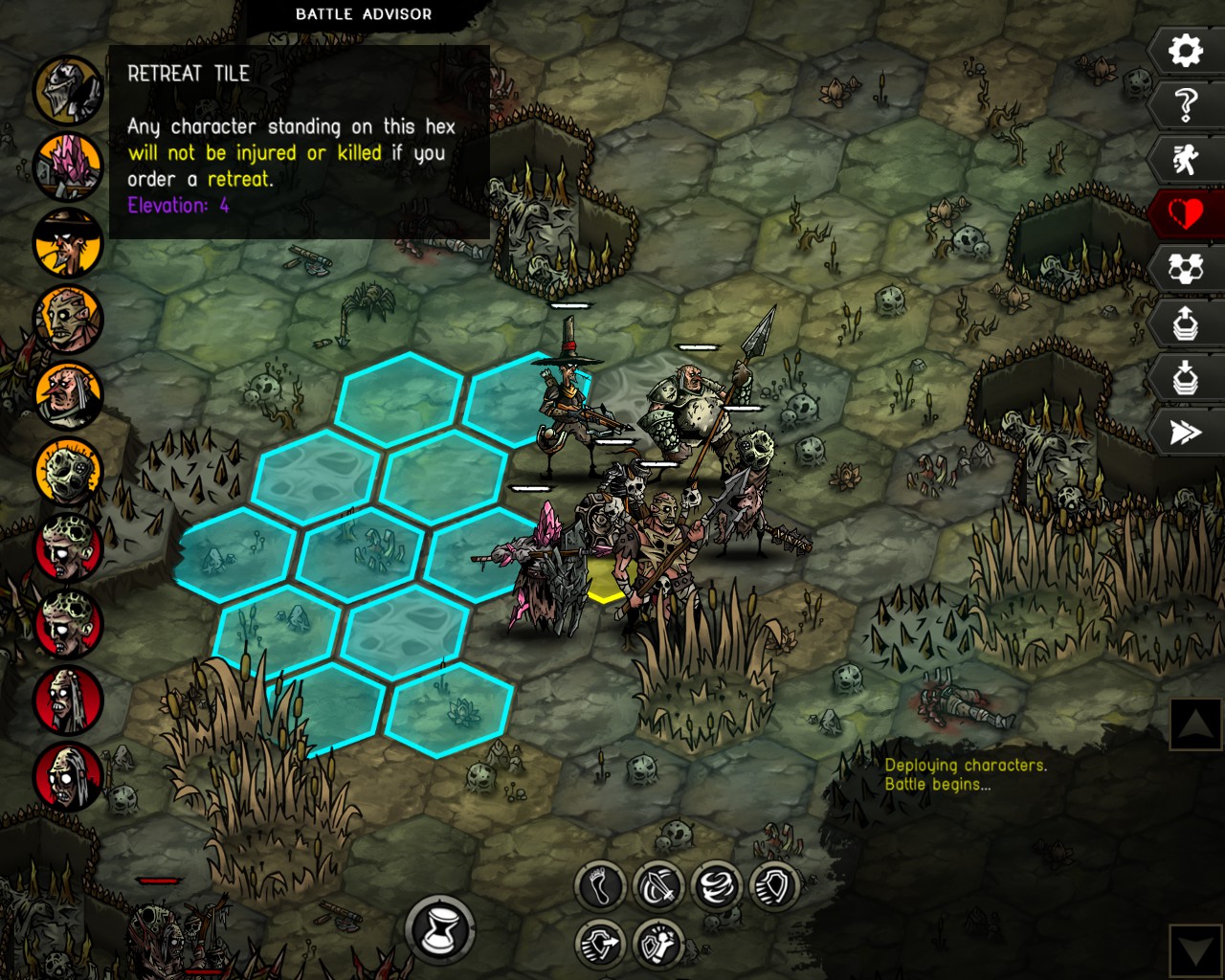Activate the whirlwind spin ability
This screenshot has width=1225, height=980.
pos(716,886)
